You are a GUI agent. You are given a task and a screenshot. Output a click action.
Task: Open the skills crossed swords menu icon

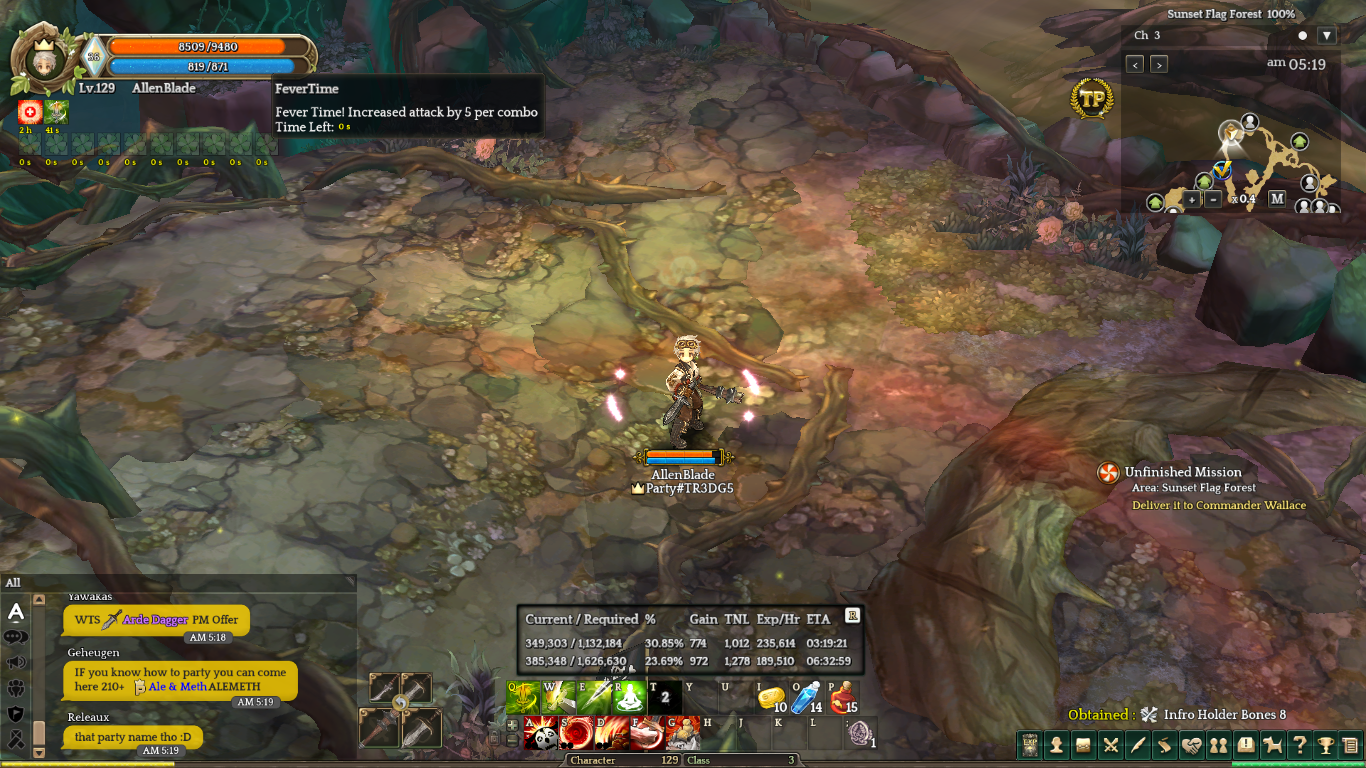[1110, 745]
